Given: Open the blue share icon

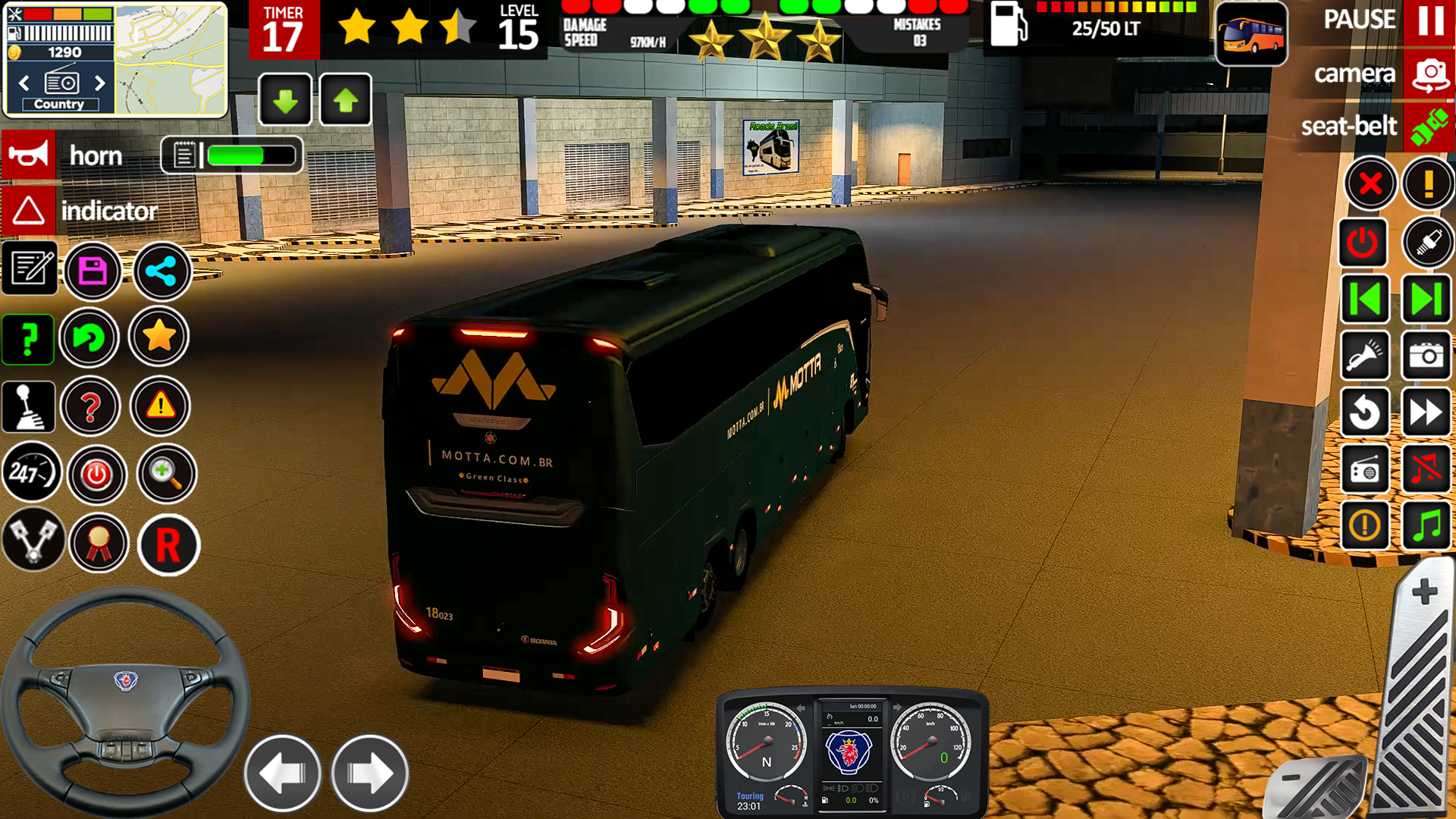Looking at the screenshot, I should 162,271.
